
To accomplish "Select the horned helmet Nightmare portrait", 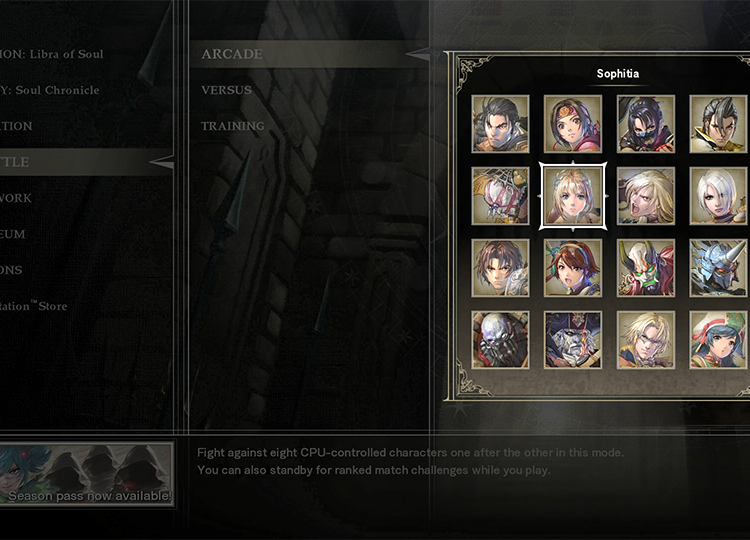I will click(718, 268).
